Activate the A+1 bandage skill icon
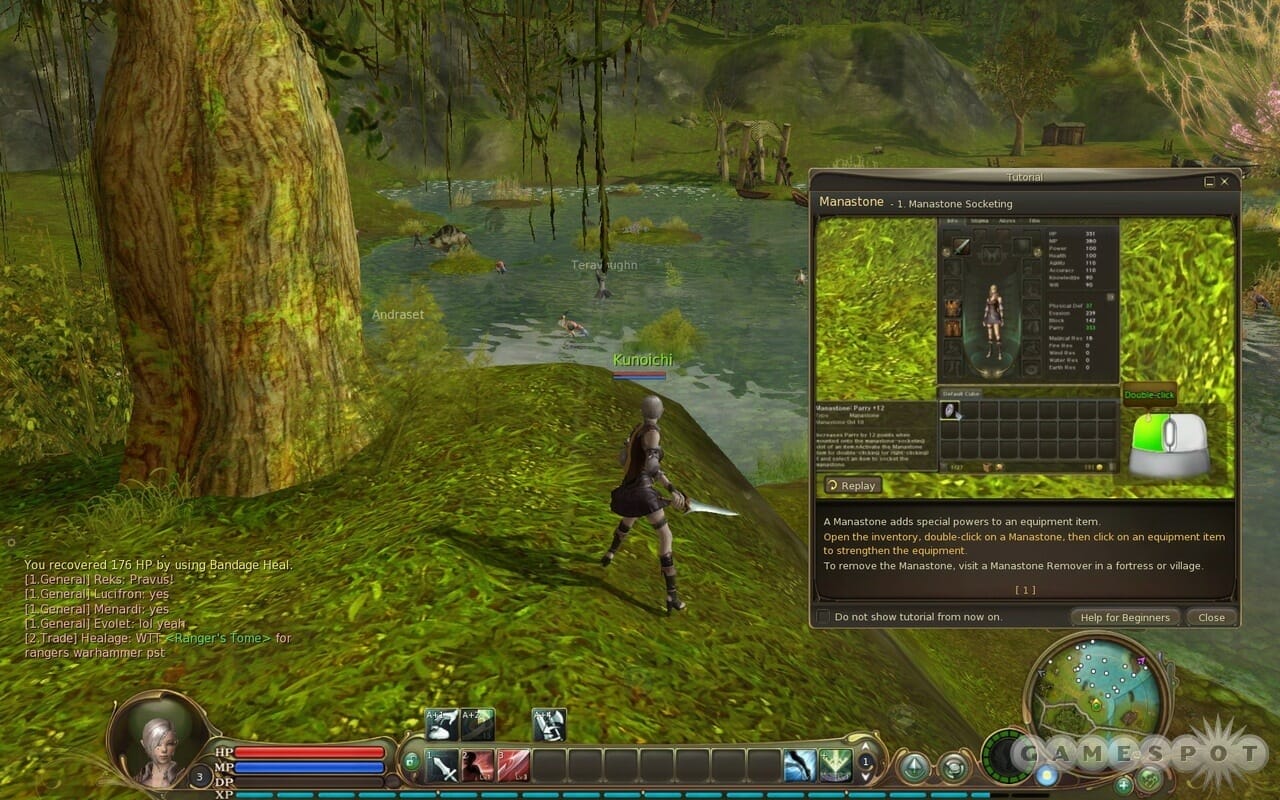Viewport: 1280px width, 800px height. 442,724
